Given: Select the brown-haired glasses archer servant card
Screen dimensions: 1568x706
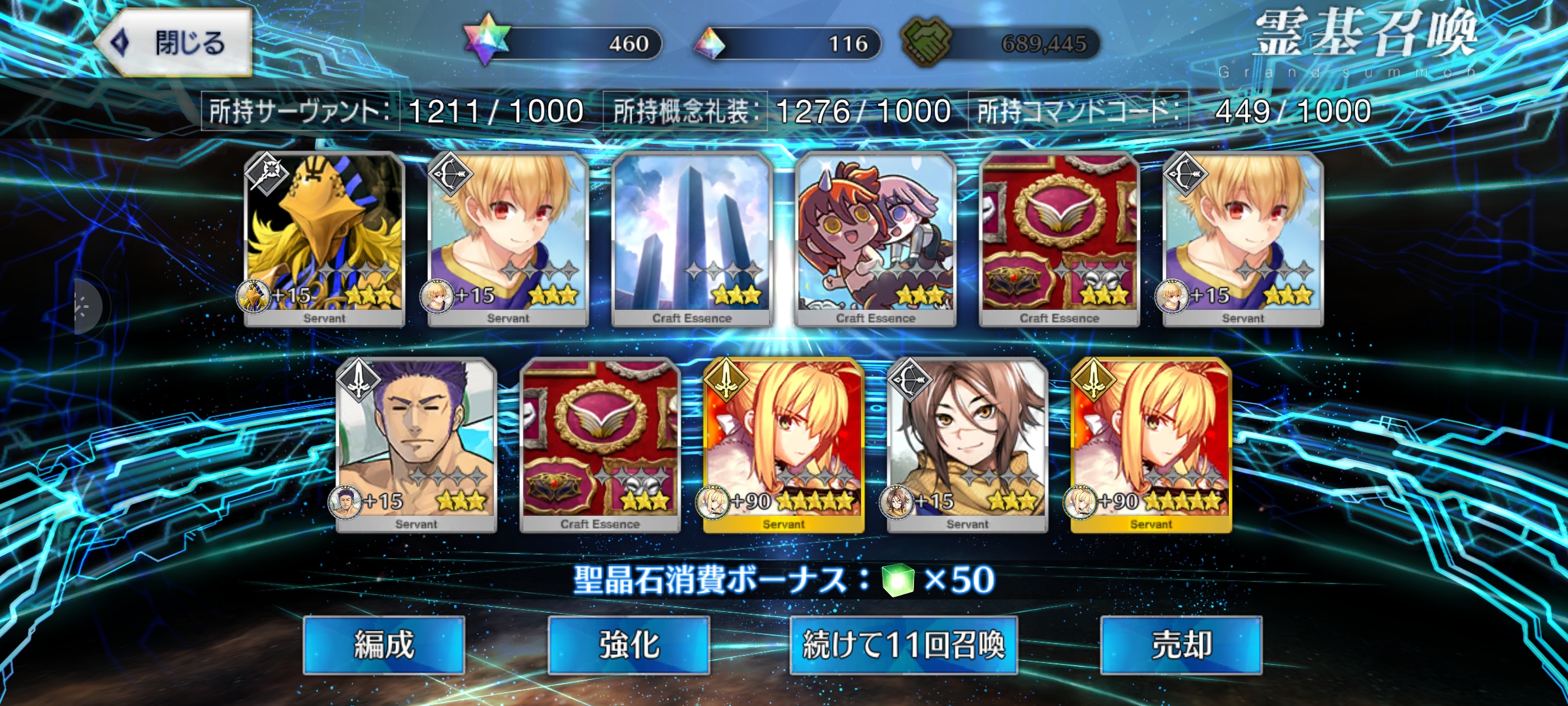Looking at the screenshot, I should click(968, 445).
